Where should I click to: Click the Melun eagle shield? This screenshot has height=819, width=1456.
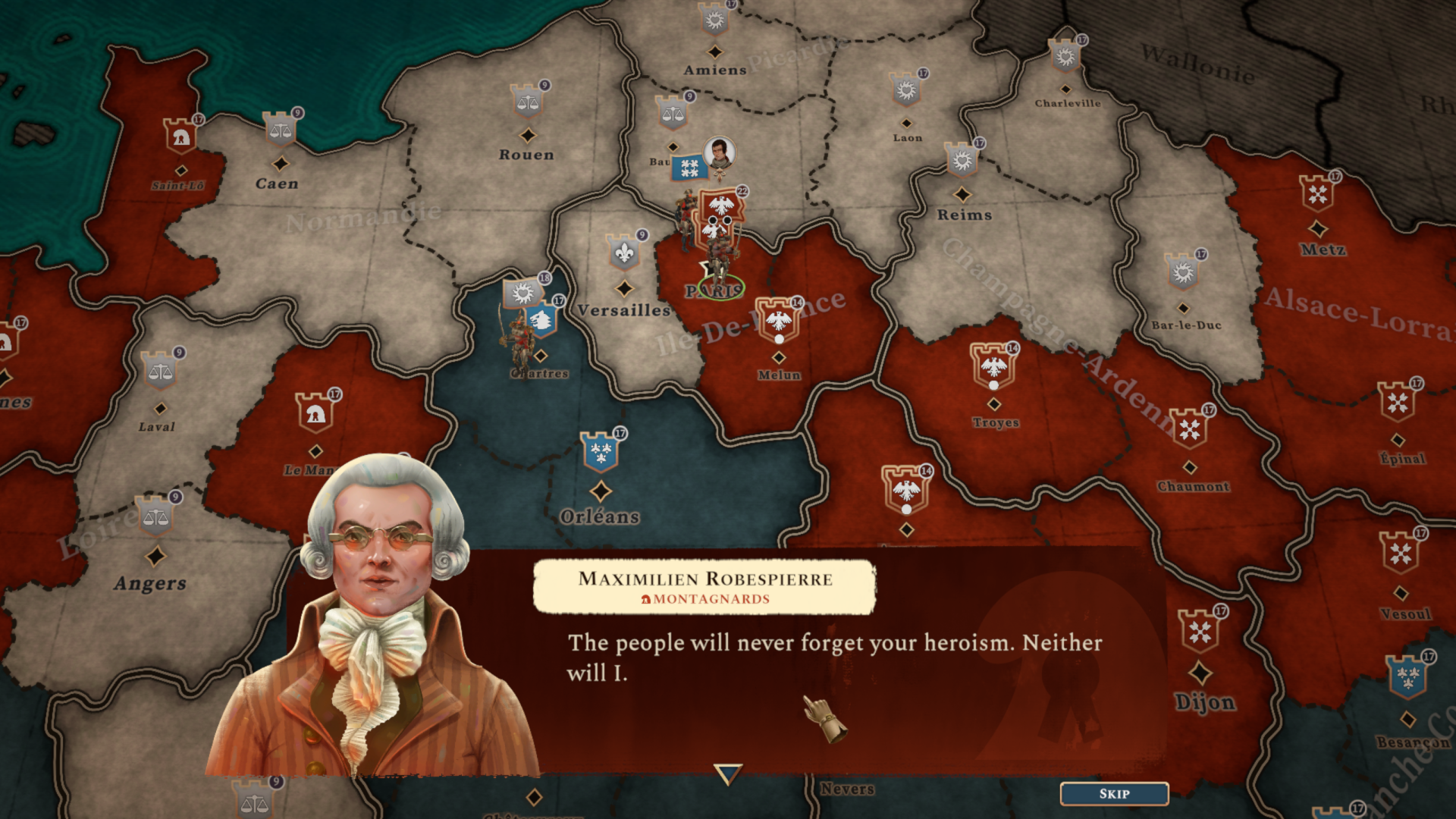778,320
